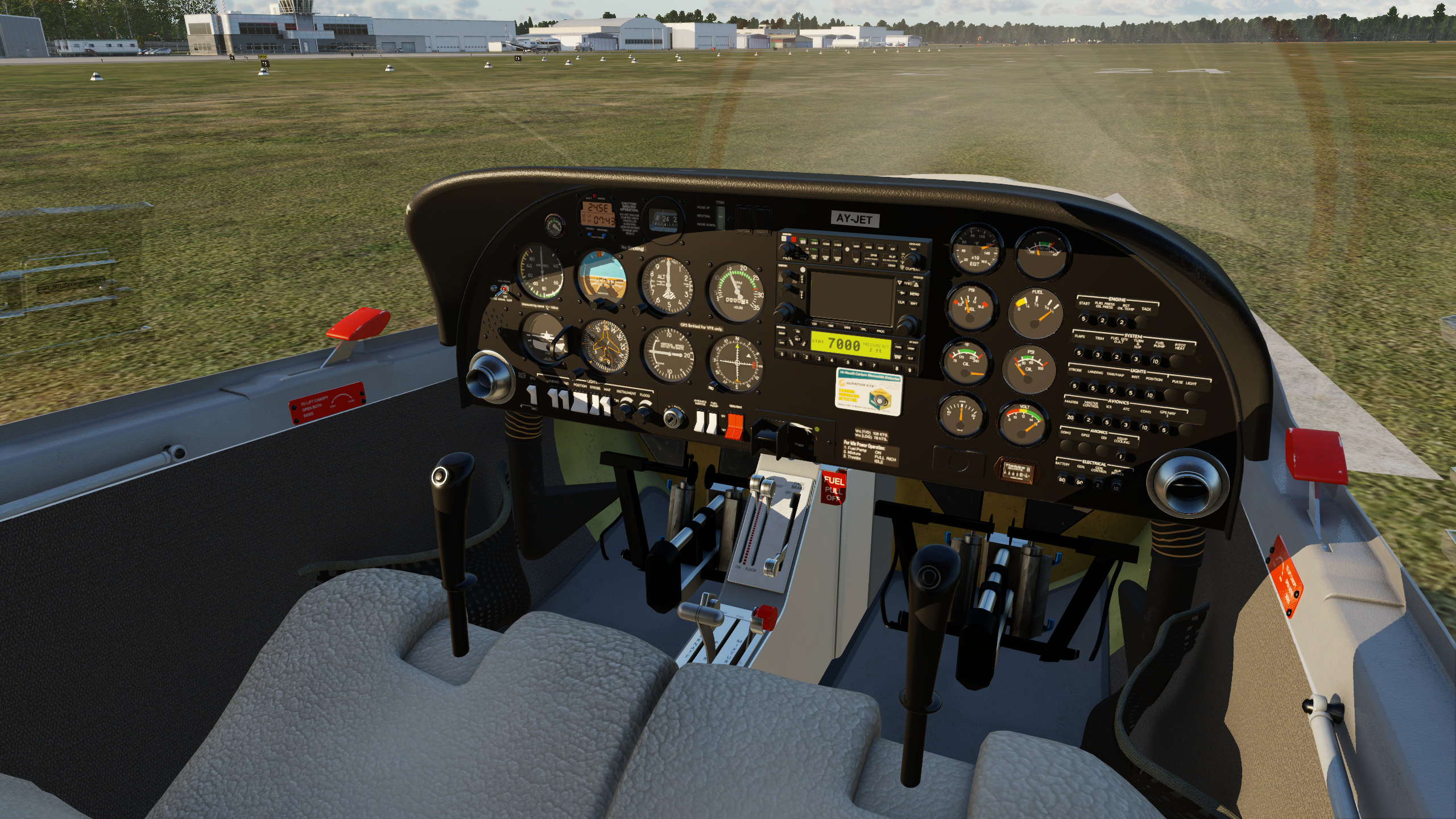
Task: Hit the ENT button on the GPS
Action: pyautogui.click(x=914, y=303)
